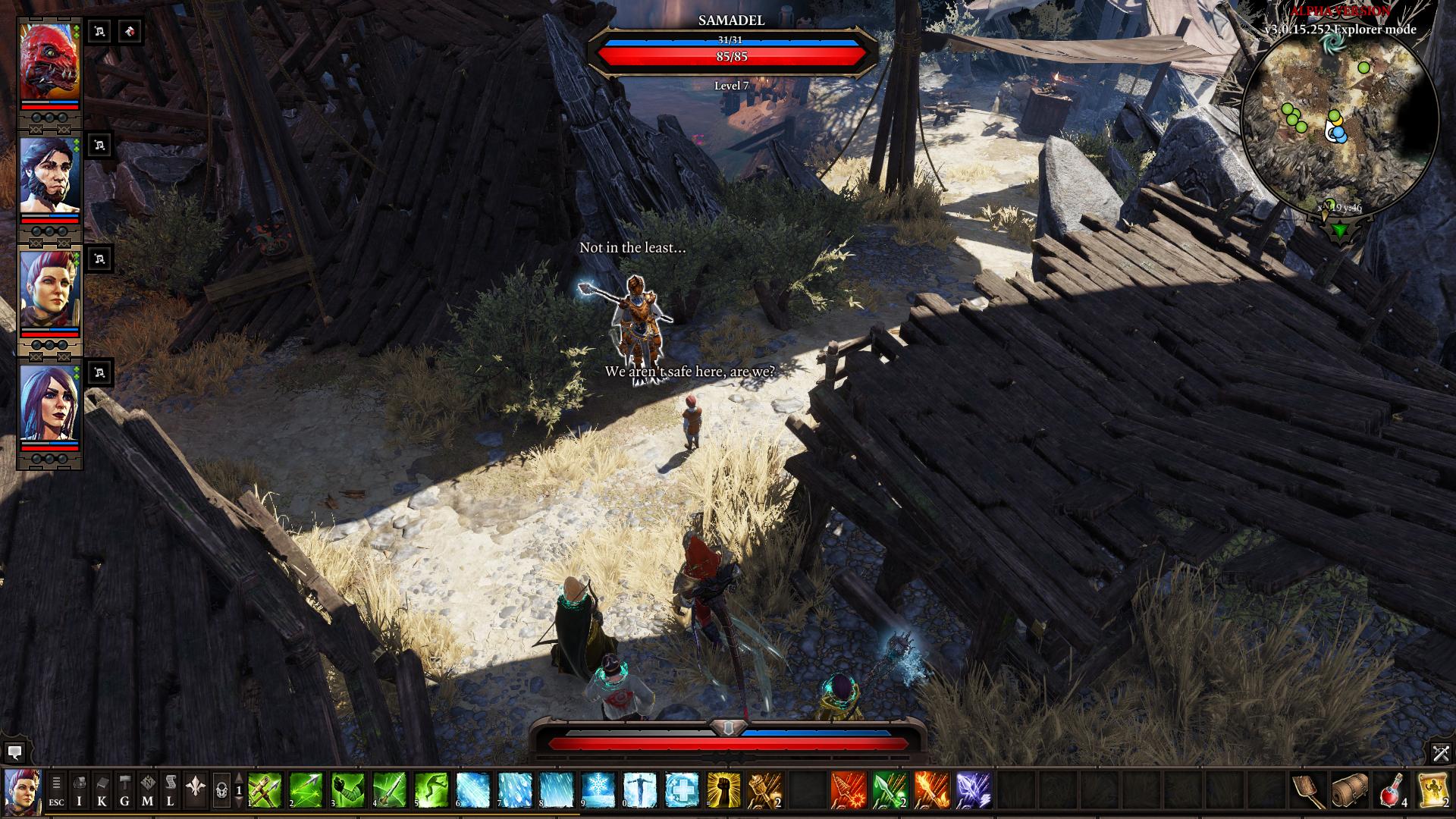Open the chat speech bubble button
This screenshot has width=1456, height=819.
point(14,752)
